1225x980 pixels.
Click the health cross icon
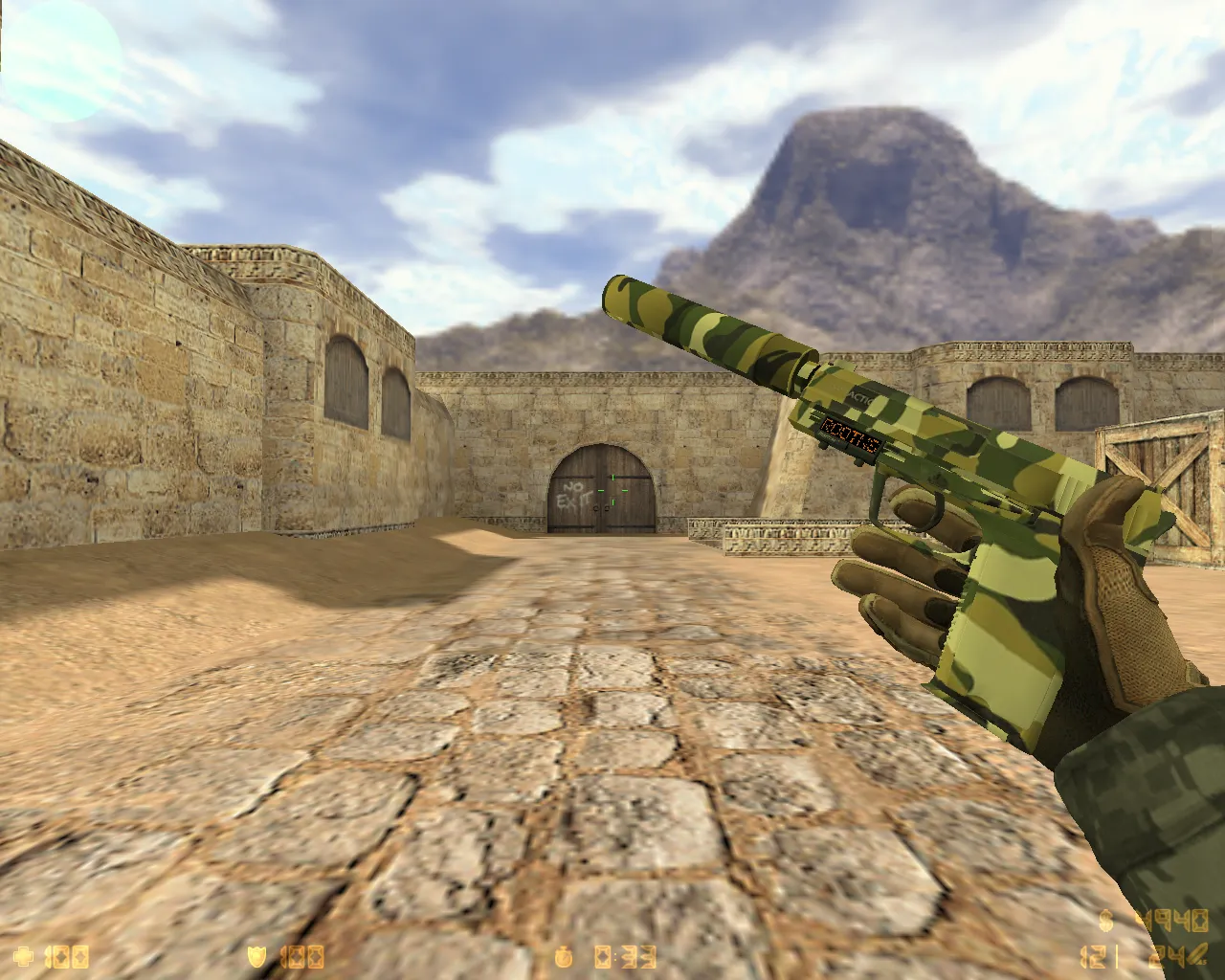pyautogui.click(x=24, y=956)
